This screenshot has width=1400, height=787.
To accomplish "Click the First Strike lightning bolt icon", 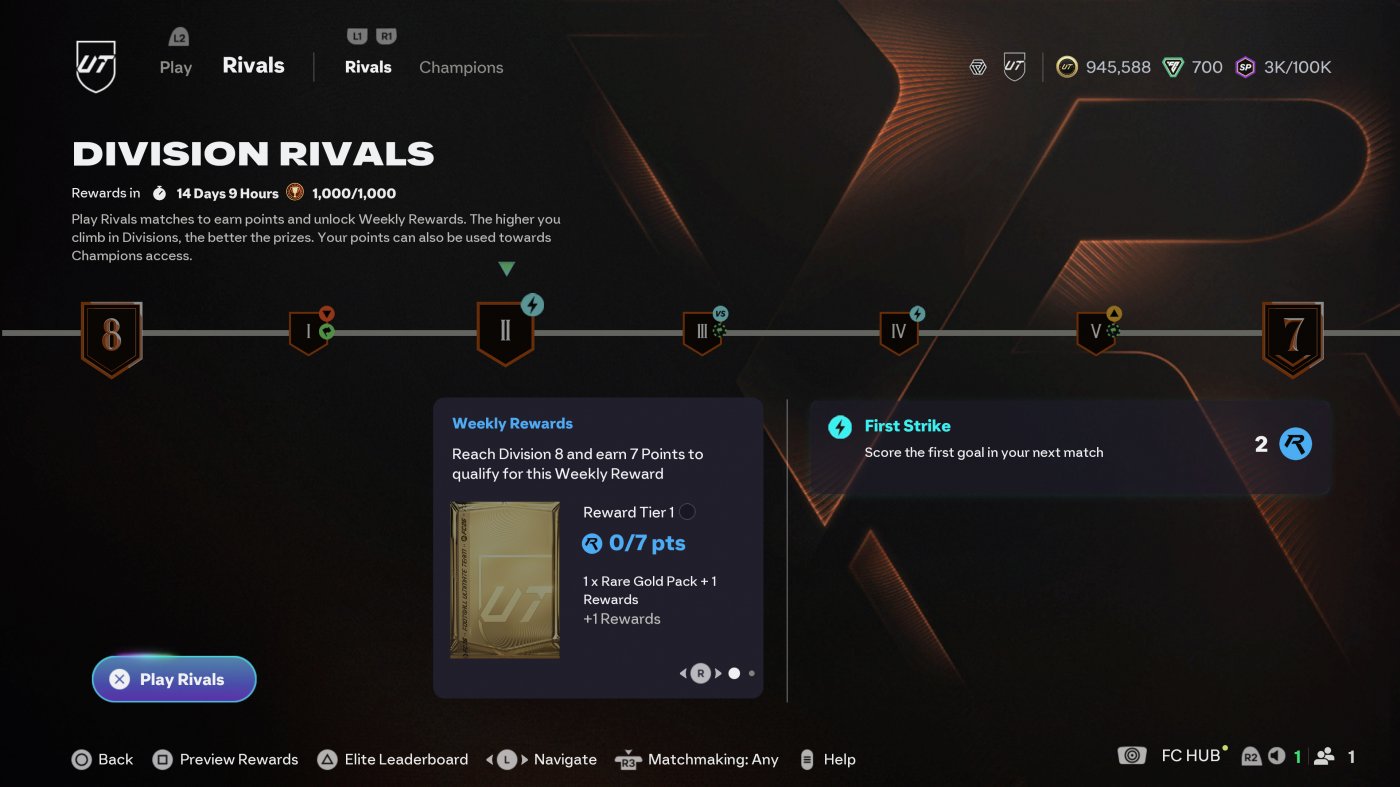I will [x=838, y=425].
